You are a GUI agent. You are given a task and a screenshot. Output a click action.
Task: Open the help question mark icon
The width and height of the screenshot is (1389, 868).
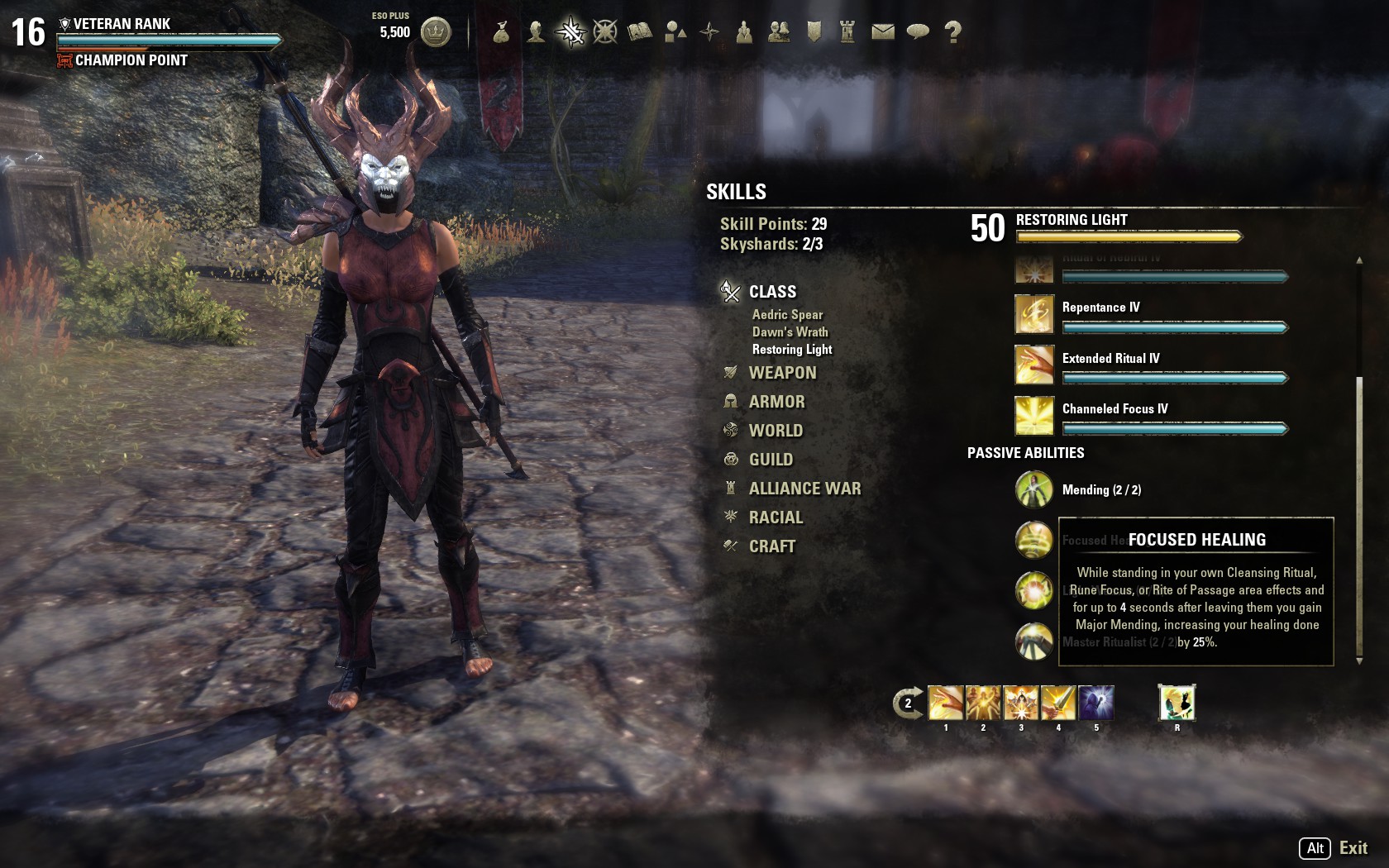click(x=952, y=32)
